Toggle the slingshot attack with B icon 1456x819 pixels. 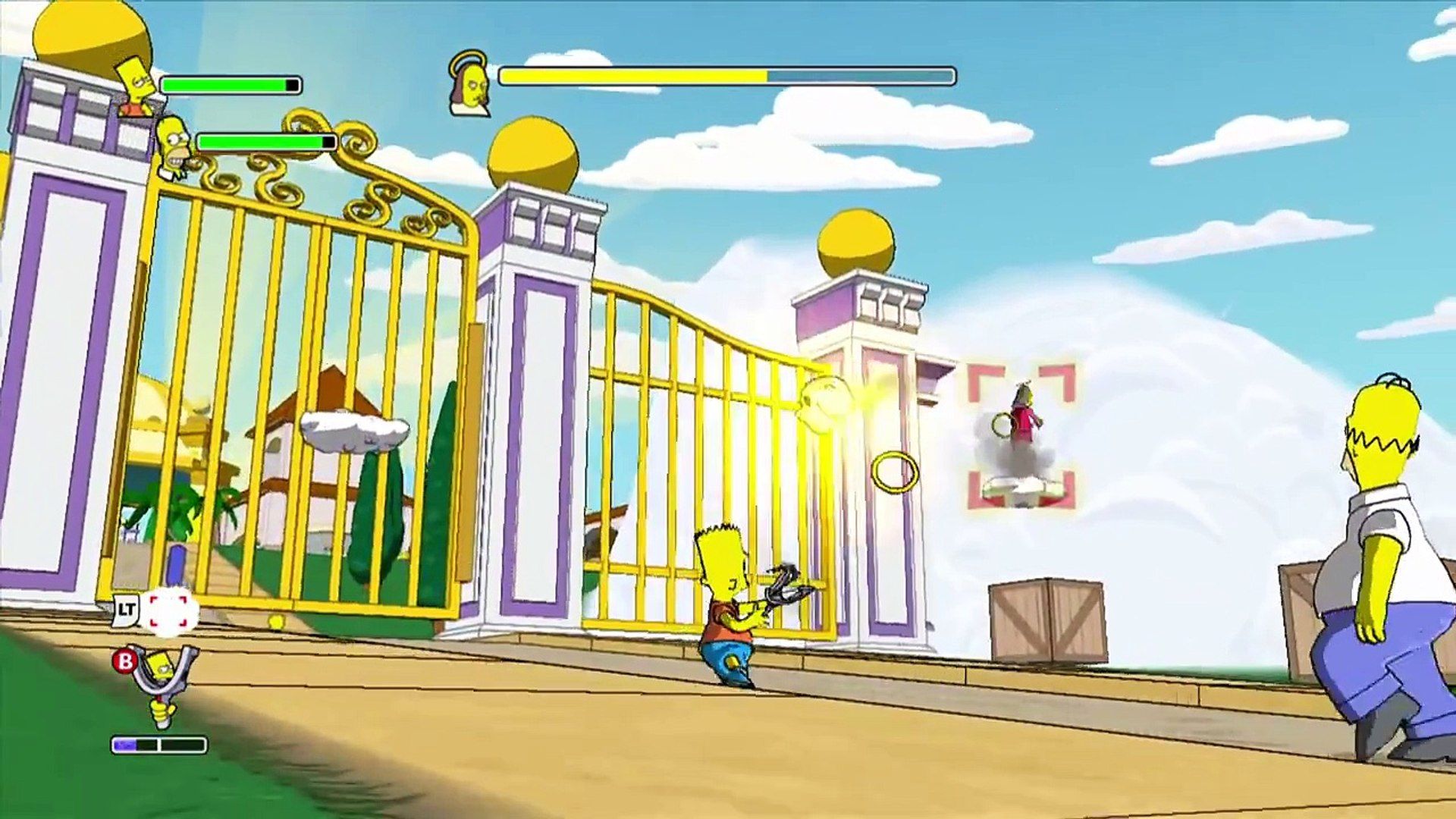click(x=123, y=661)
